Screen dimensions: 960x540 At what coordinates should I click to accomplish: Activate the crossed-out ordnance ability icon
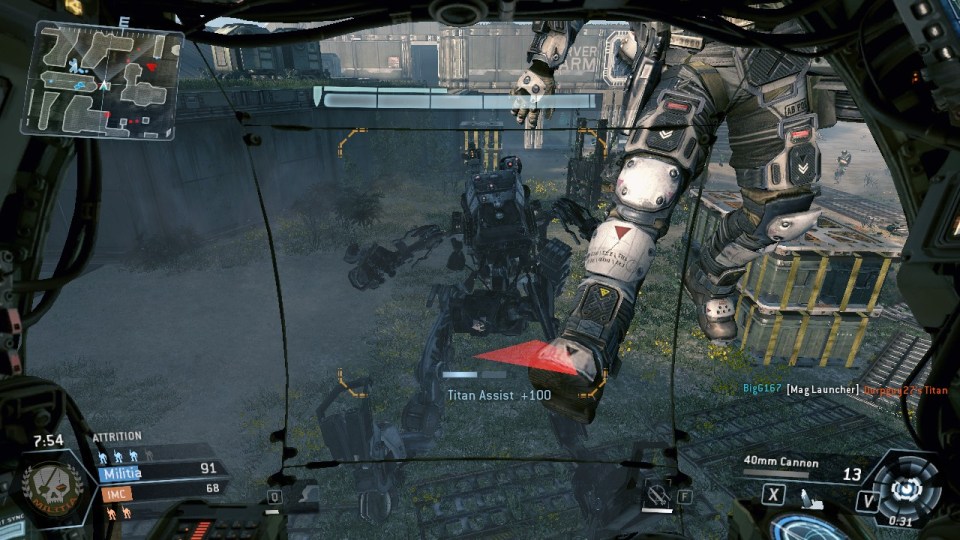(x=656, y=492)
